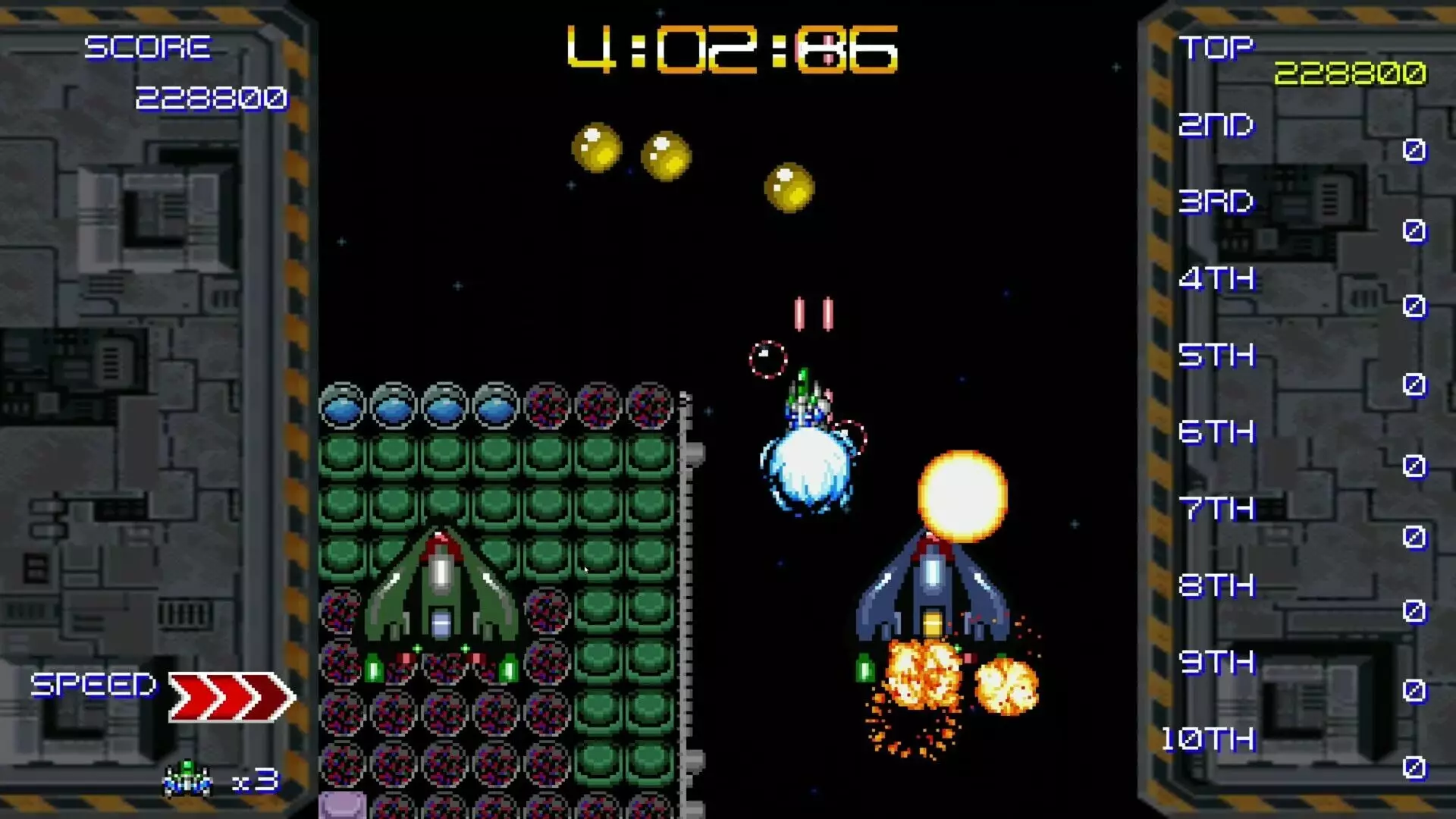Screen dimensions: 1456x819
Task: Click the timer reading 4:02:86
Action: coord(730,49)
